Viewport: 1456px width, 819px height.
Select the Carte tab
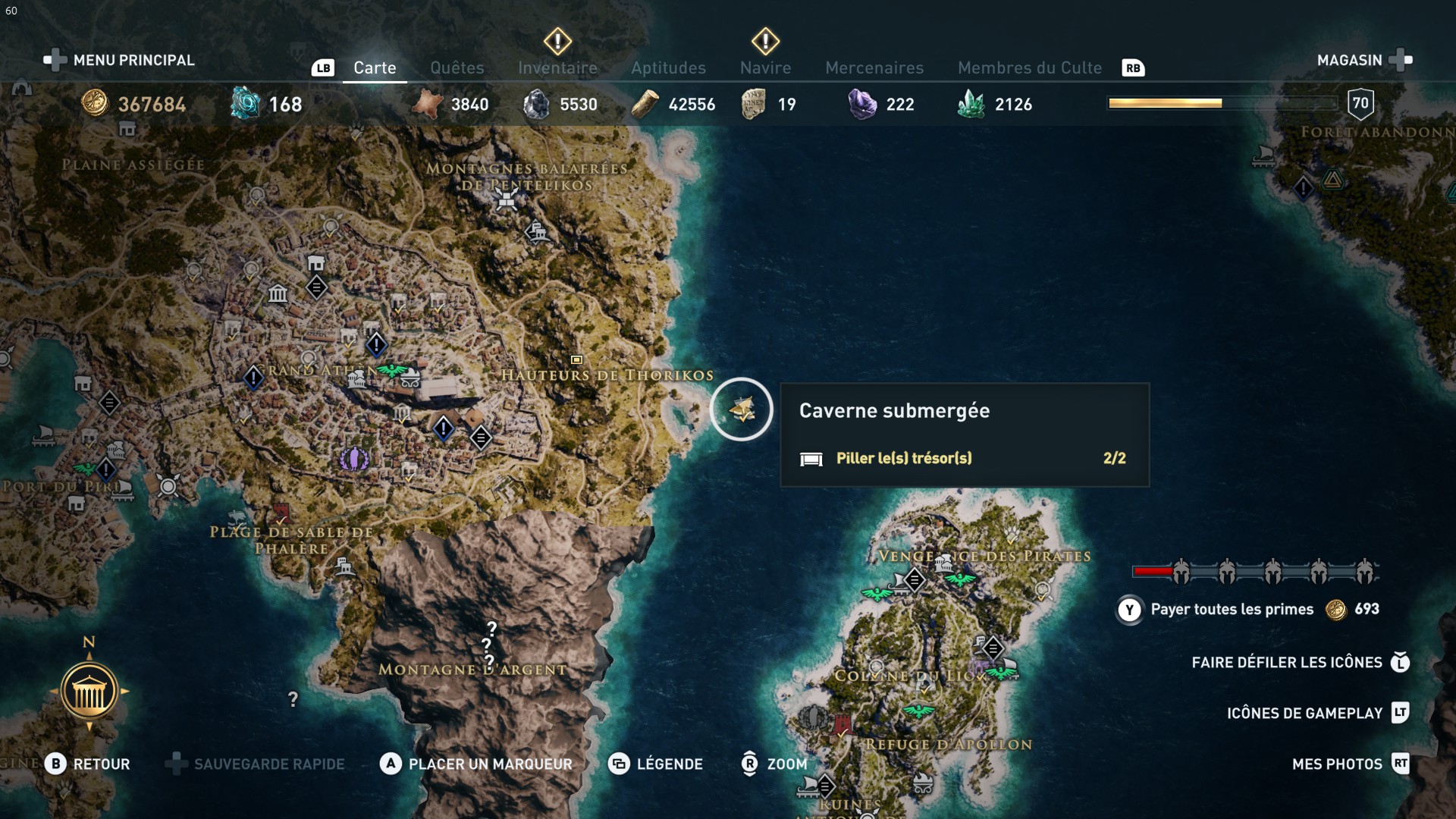pyautogui.click(x=375, y=67)
